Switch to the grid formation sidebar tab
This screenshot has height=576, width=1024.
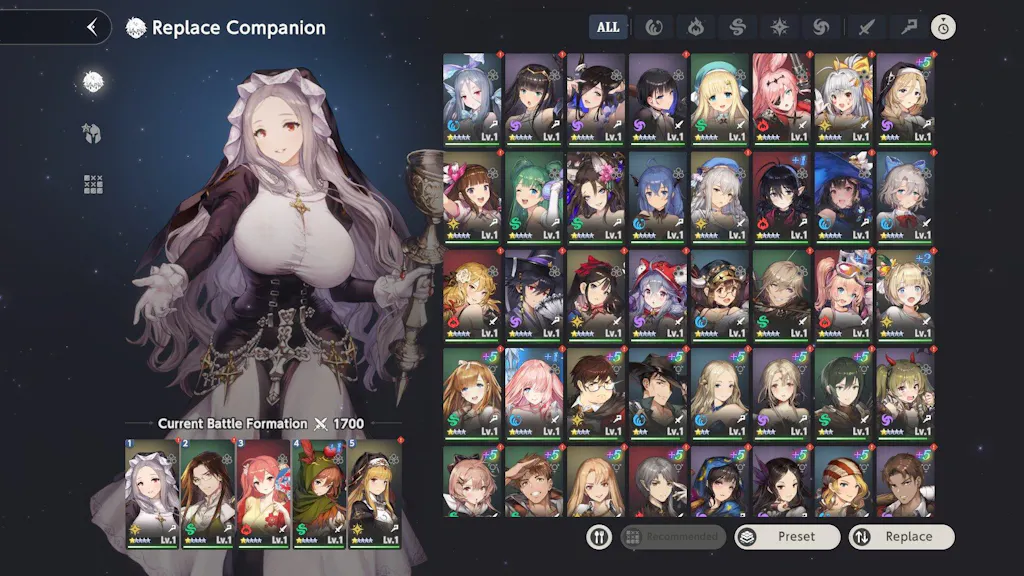tap(93, 184)
